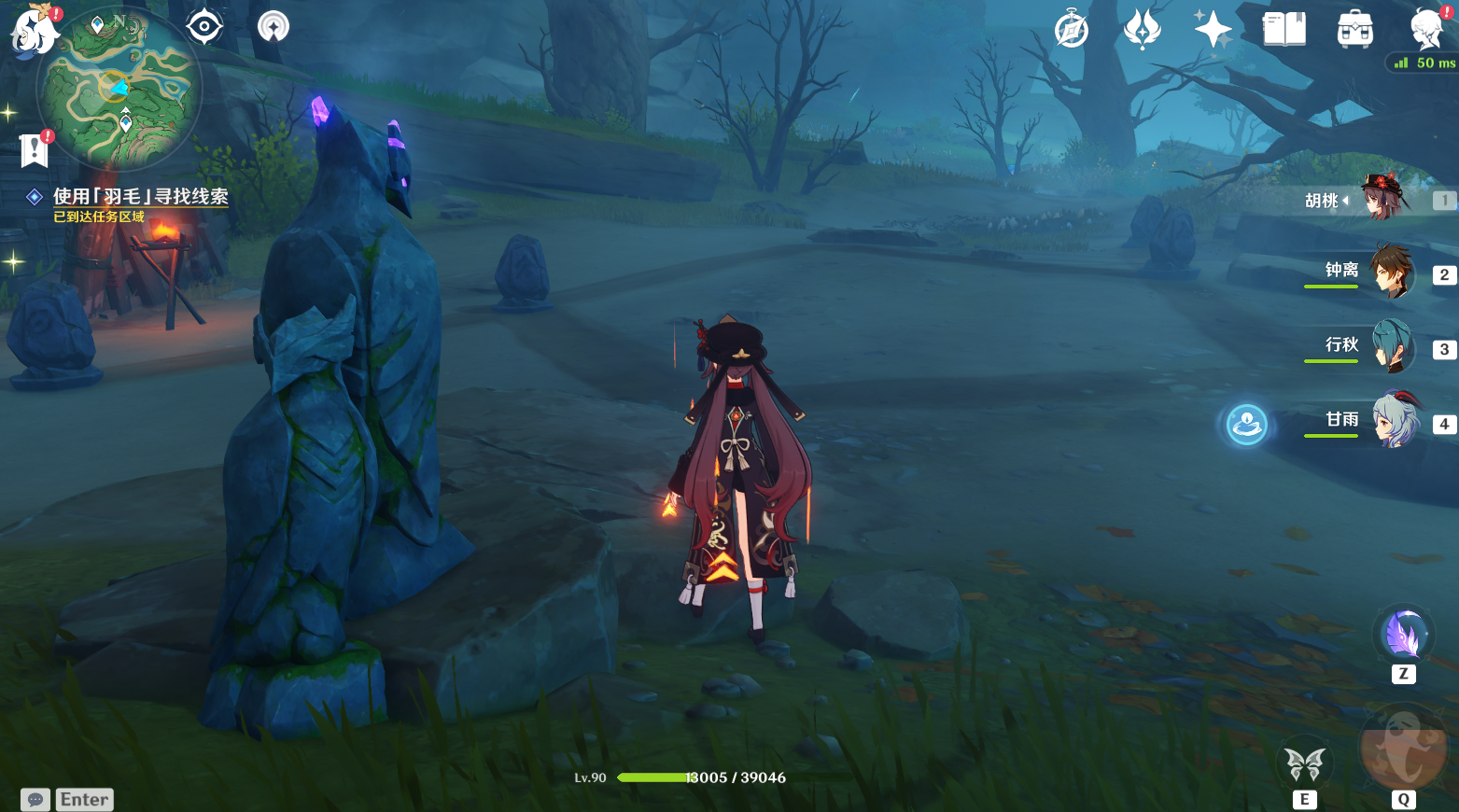The width and height of the screenshot is (1459, 812).
Task: Open the compass events icon
Action: pos(1072,30)
